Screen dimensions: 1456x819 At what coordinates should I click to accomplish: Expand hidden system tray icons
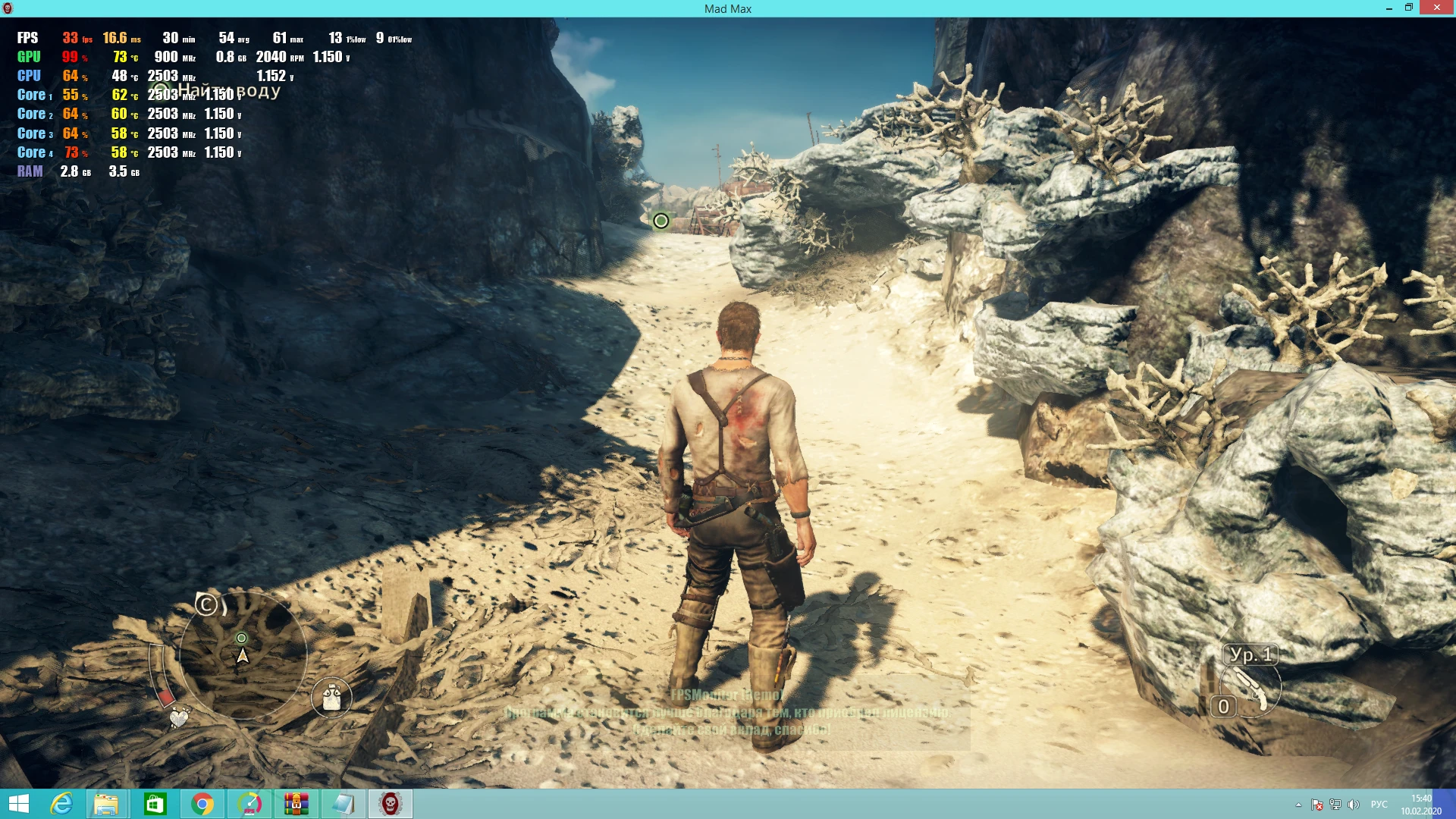coord(1298,805)
